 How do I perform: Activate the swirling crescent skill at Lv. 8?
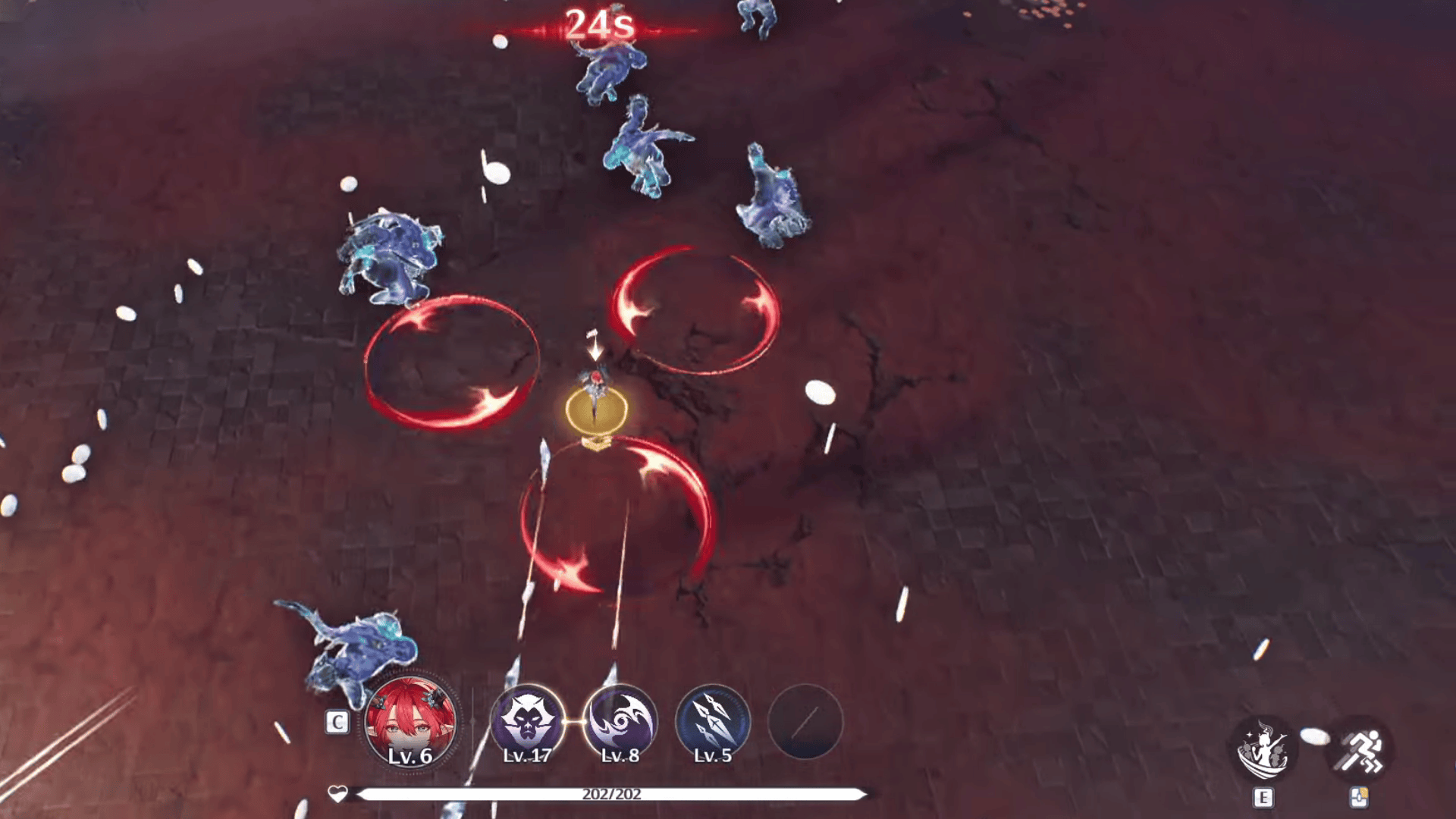(x=620, y=723)
